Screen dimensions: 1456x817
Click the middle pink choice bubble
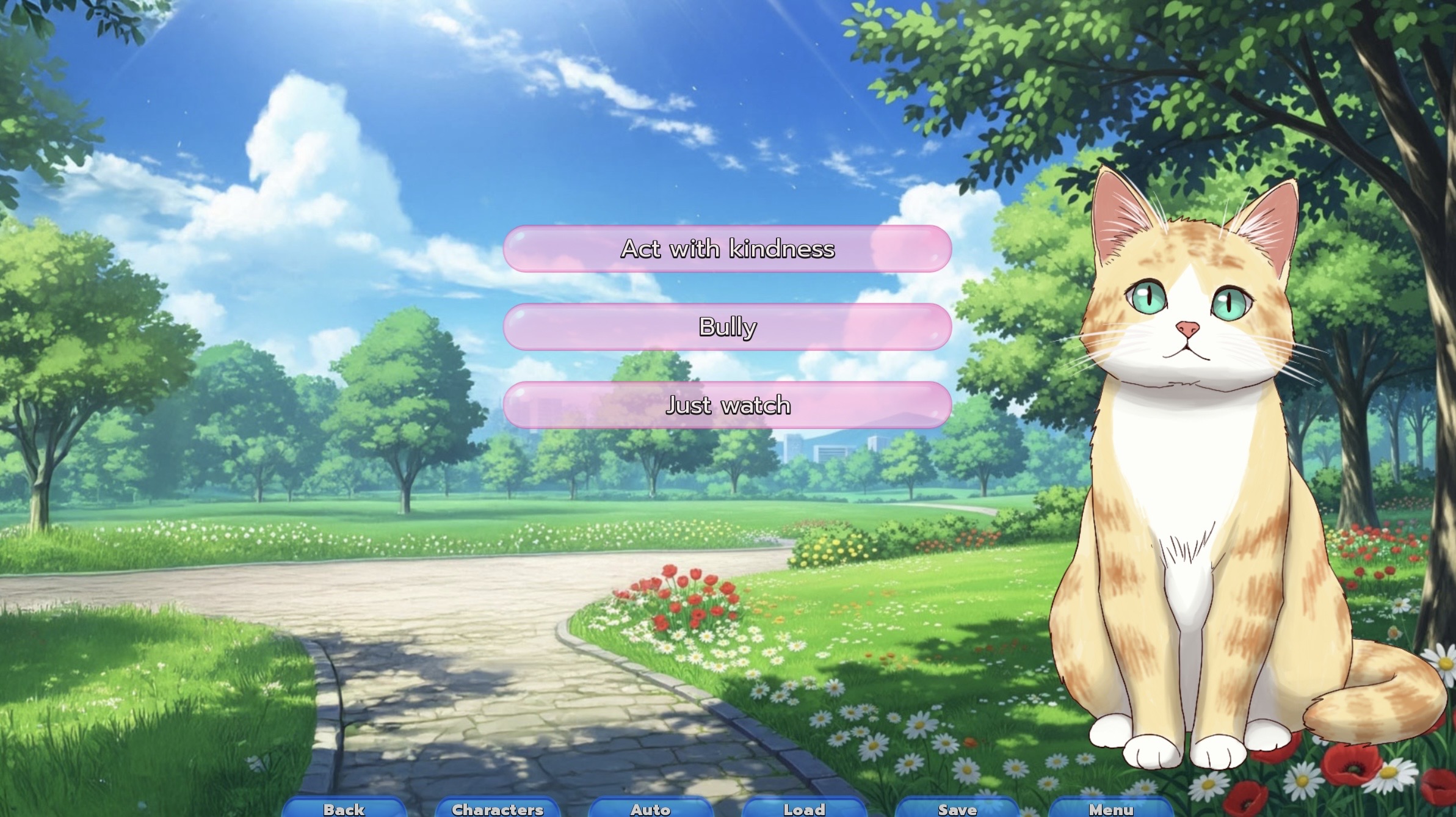(726, 327)
